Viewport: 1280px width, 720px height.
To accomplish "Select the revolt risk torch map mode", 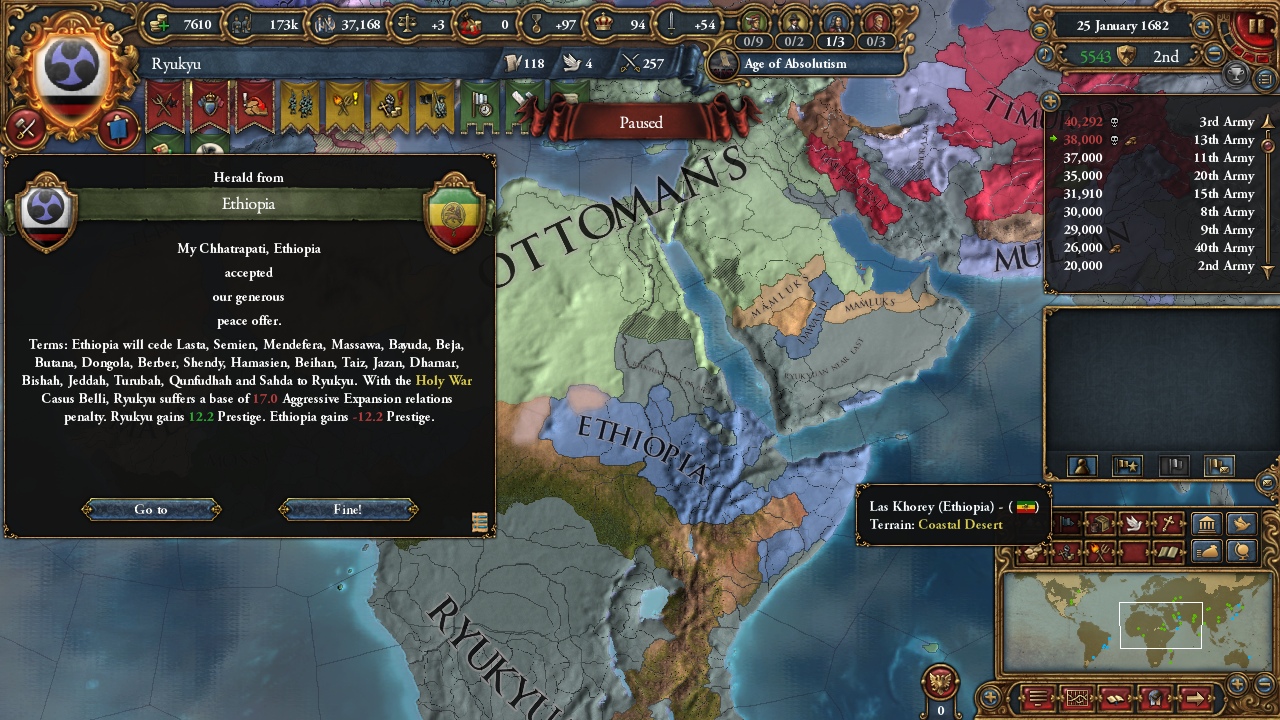I will pyautogui.click(x=1100, y=552).
